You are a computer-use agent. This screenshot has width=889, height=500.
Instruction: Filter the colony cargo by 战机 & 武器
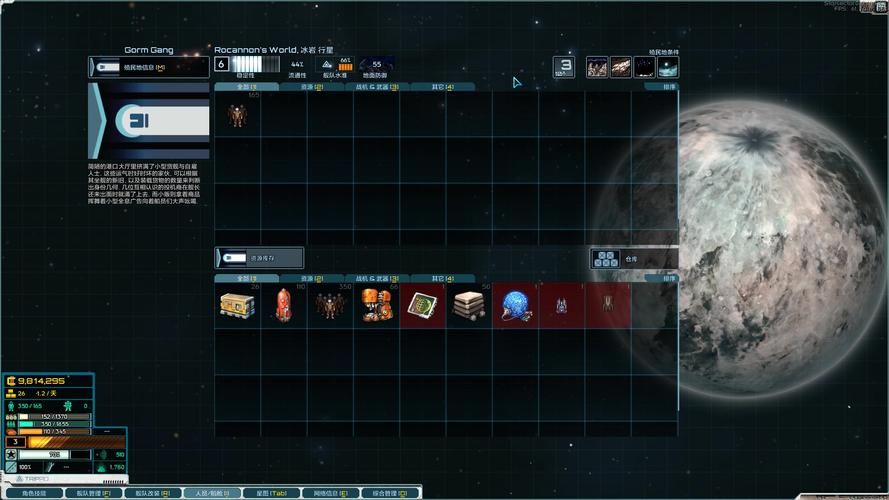376,87
